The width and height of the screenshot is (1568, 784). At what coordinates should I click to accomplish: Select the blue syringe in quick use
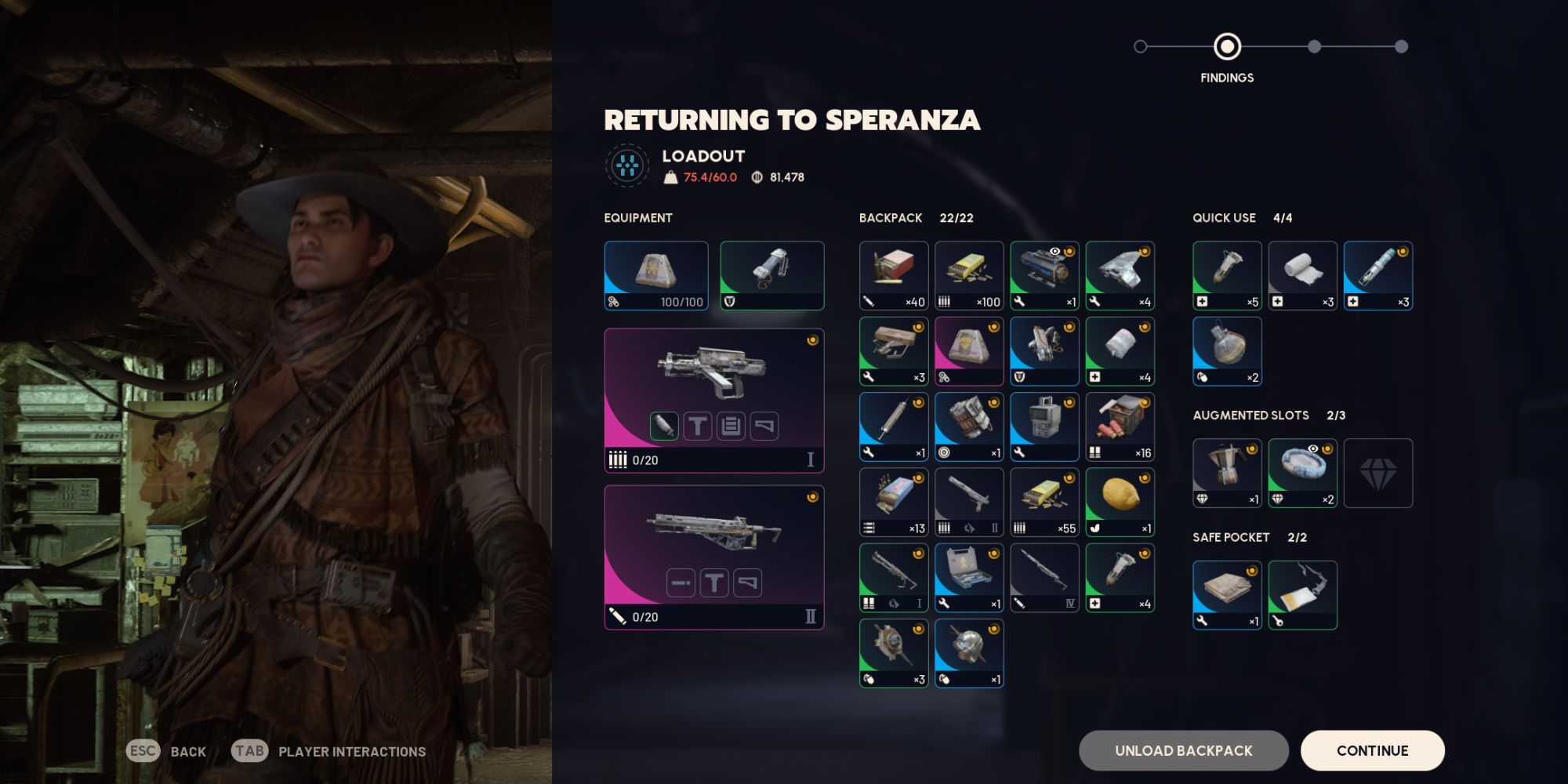tap(1377, 275)
